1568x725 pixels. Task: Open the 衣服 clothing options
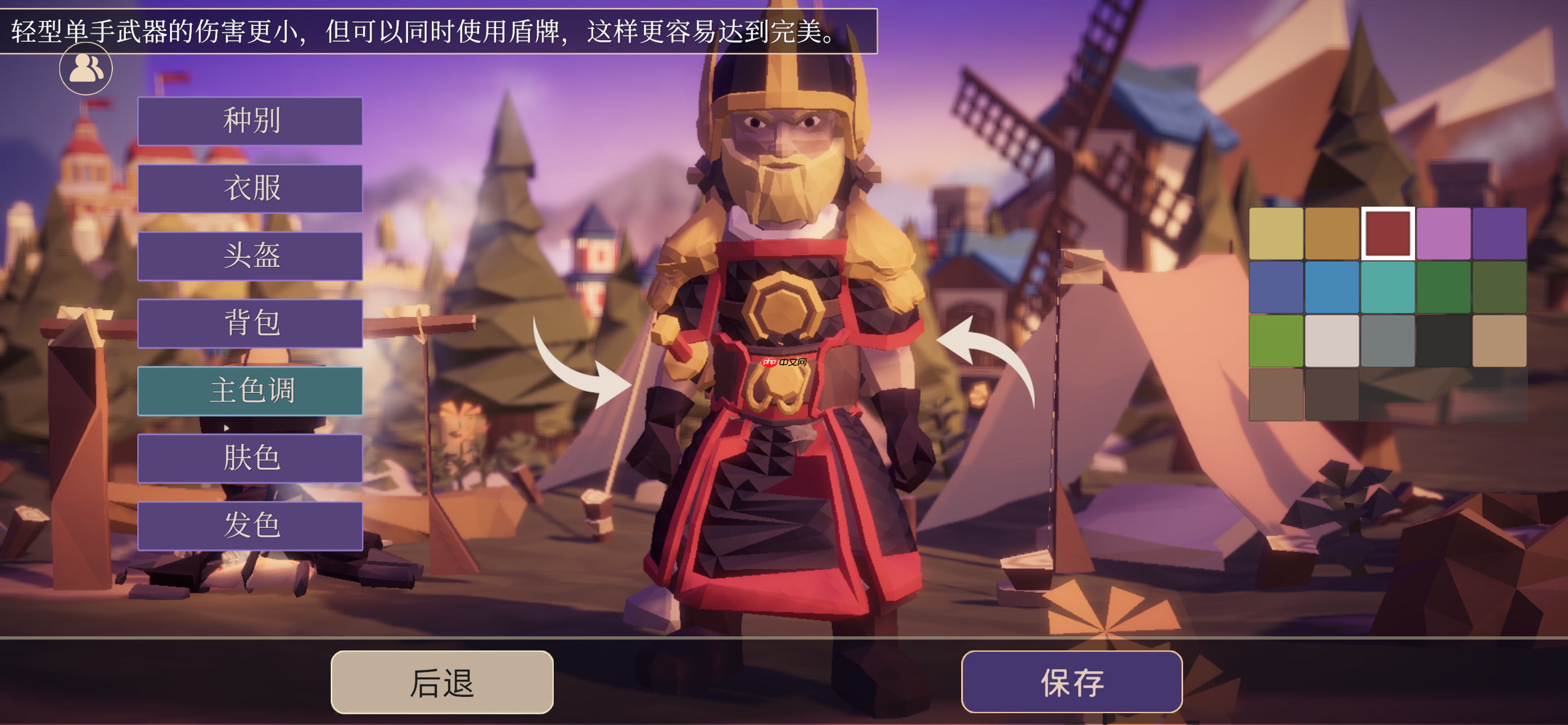click(250, 189)
